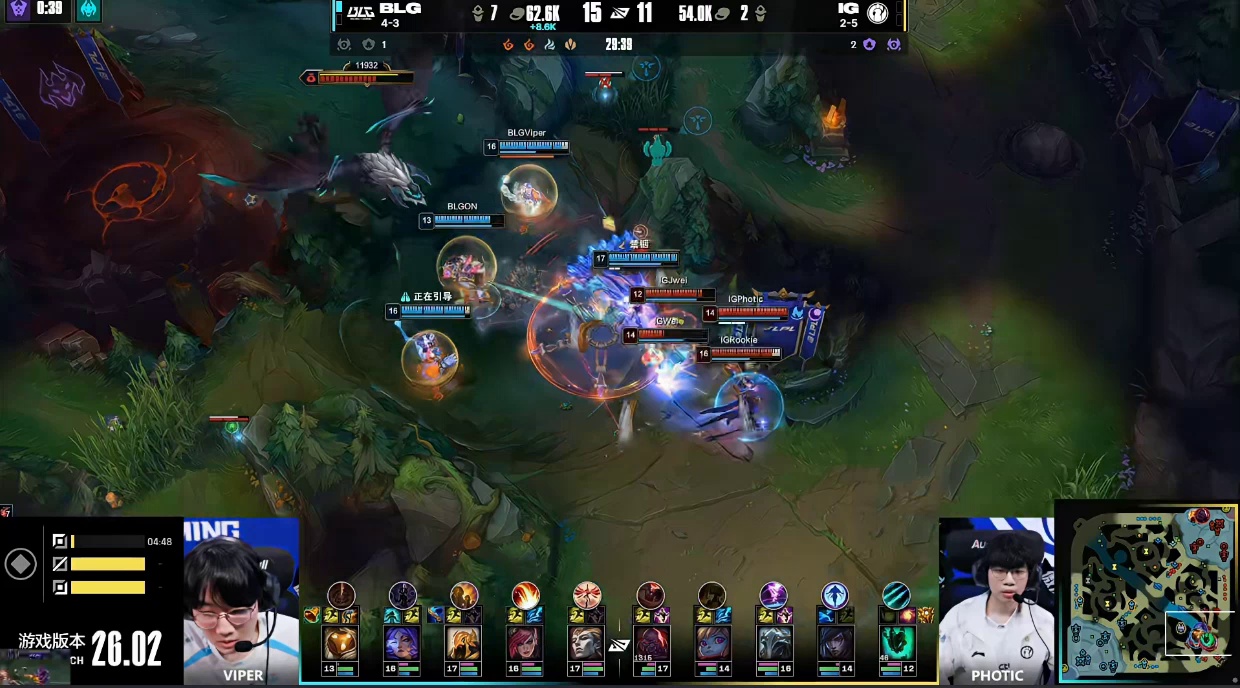Select the pale blond man champion portrait
This screenshot has width=1240, height=688.
(x=587, y=643)
